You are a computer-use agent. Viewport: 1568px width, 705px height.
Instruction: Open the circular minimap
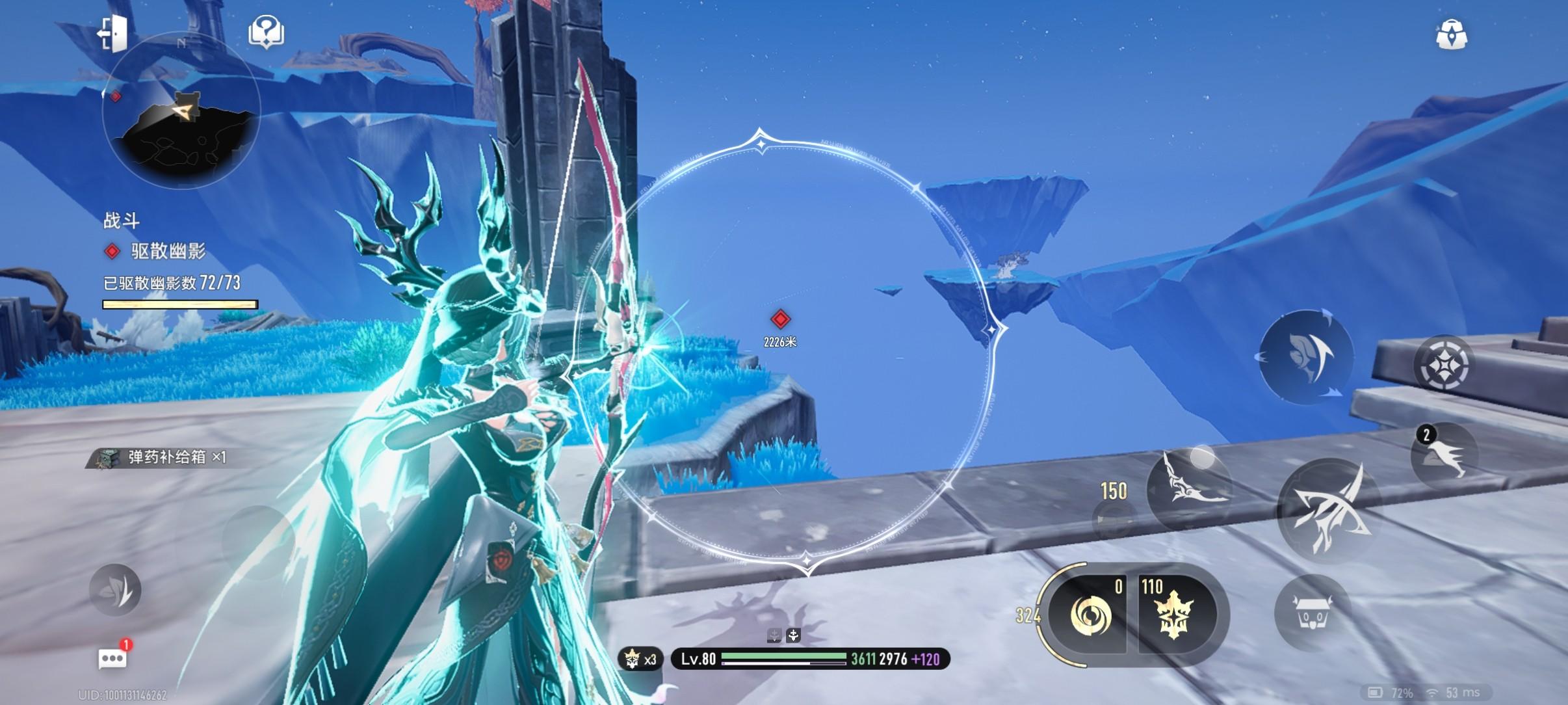181,112
